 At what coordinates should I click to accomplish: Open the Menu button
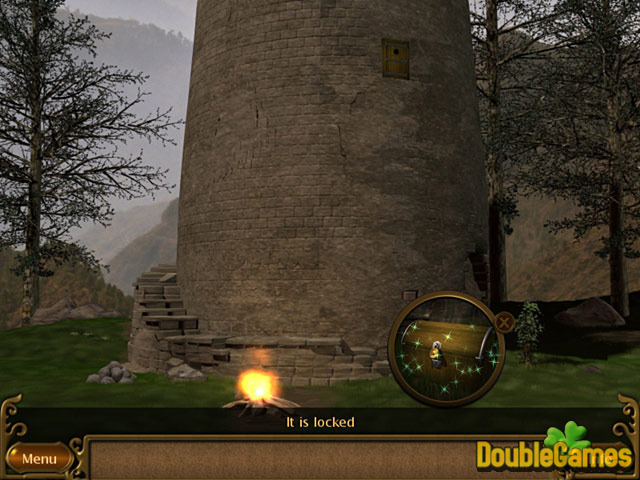coord(39,459)
